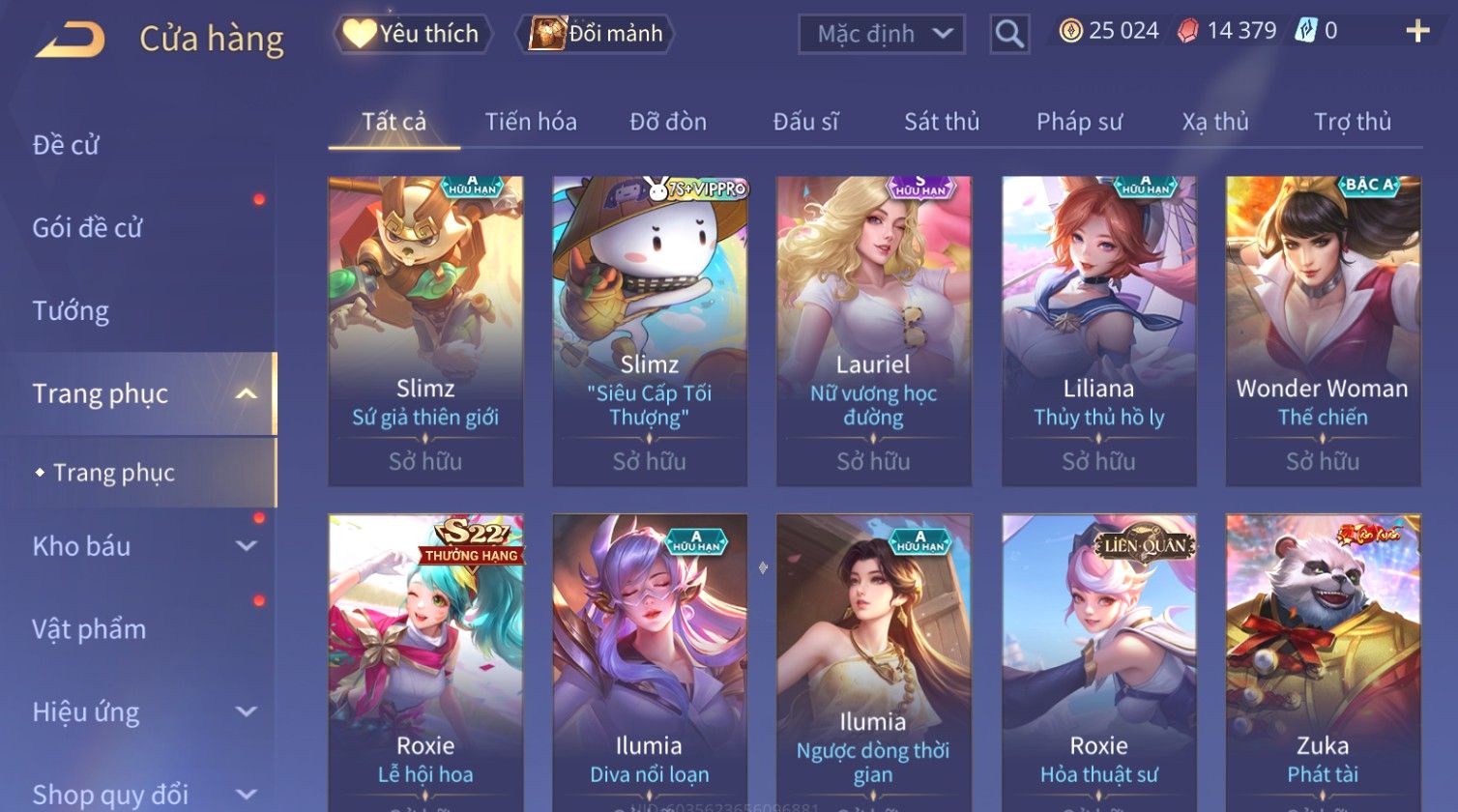View the Liliana Thủy thủ hồ ly skin
Viewport: 1458px width, 812px height.
coord(1098,331)
